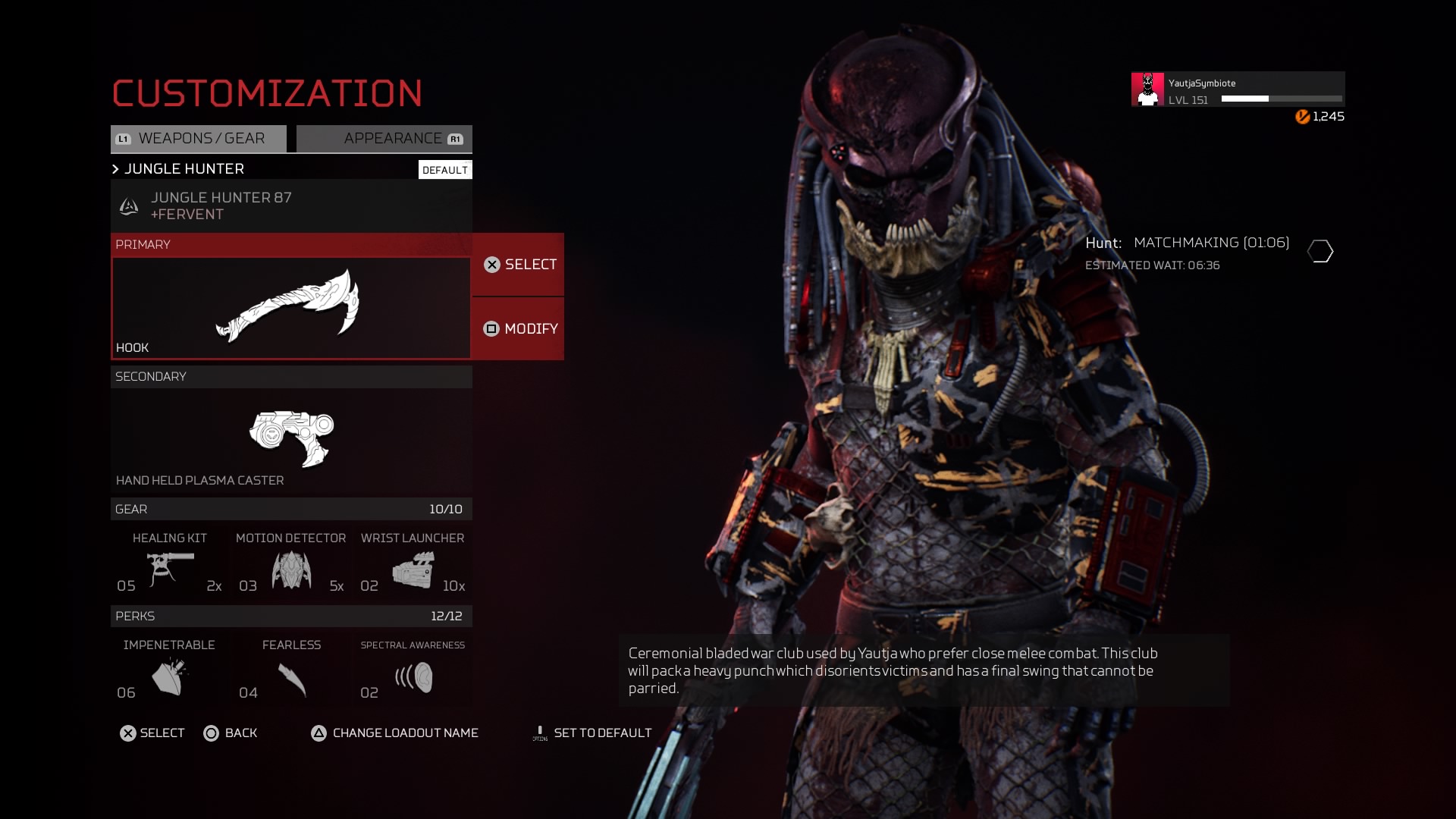Choose the Jungle Hunter 87 Fervent class row

291,206
